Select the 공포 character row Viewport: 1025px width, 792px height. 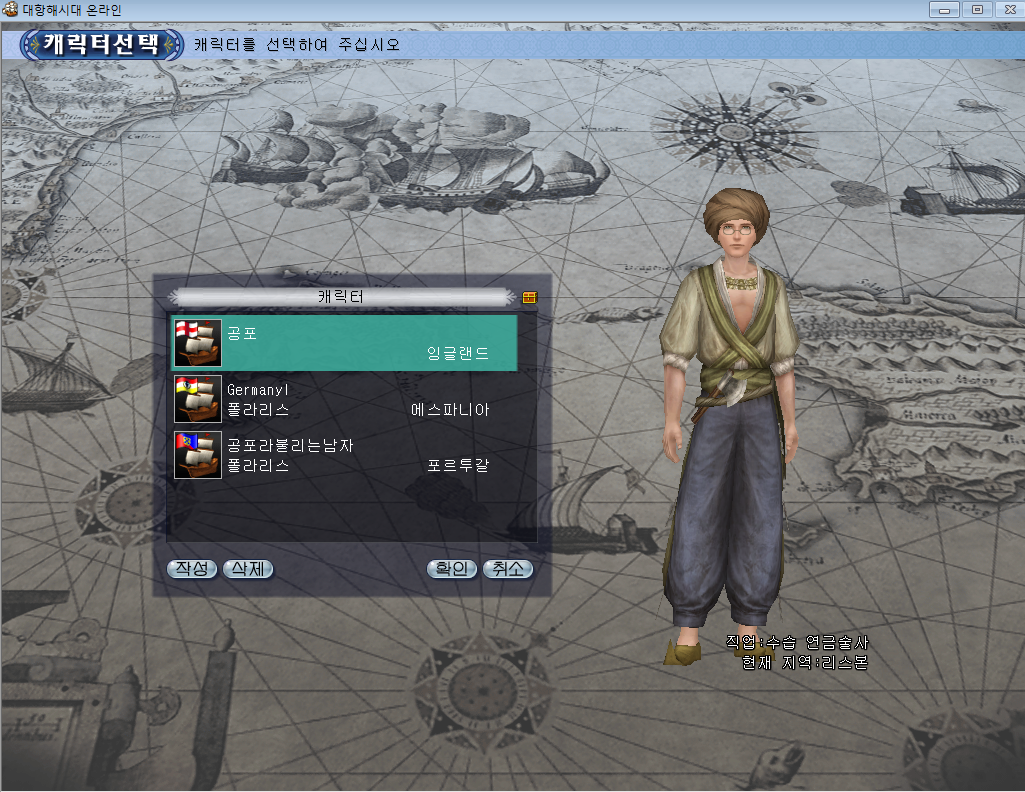344,343
